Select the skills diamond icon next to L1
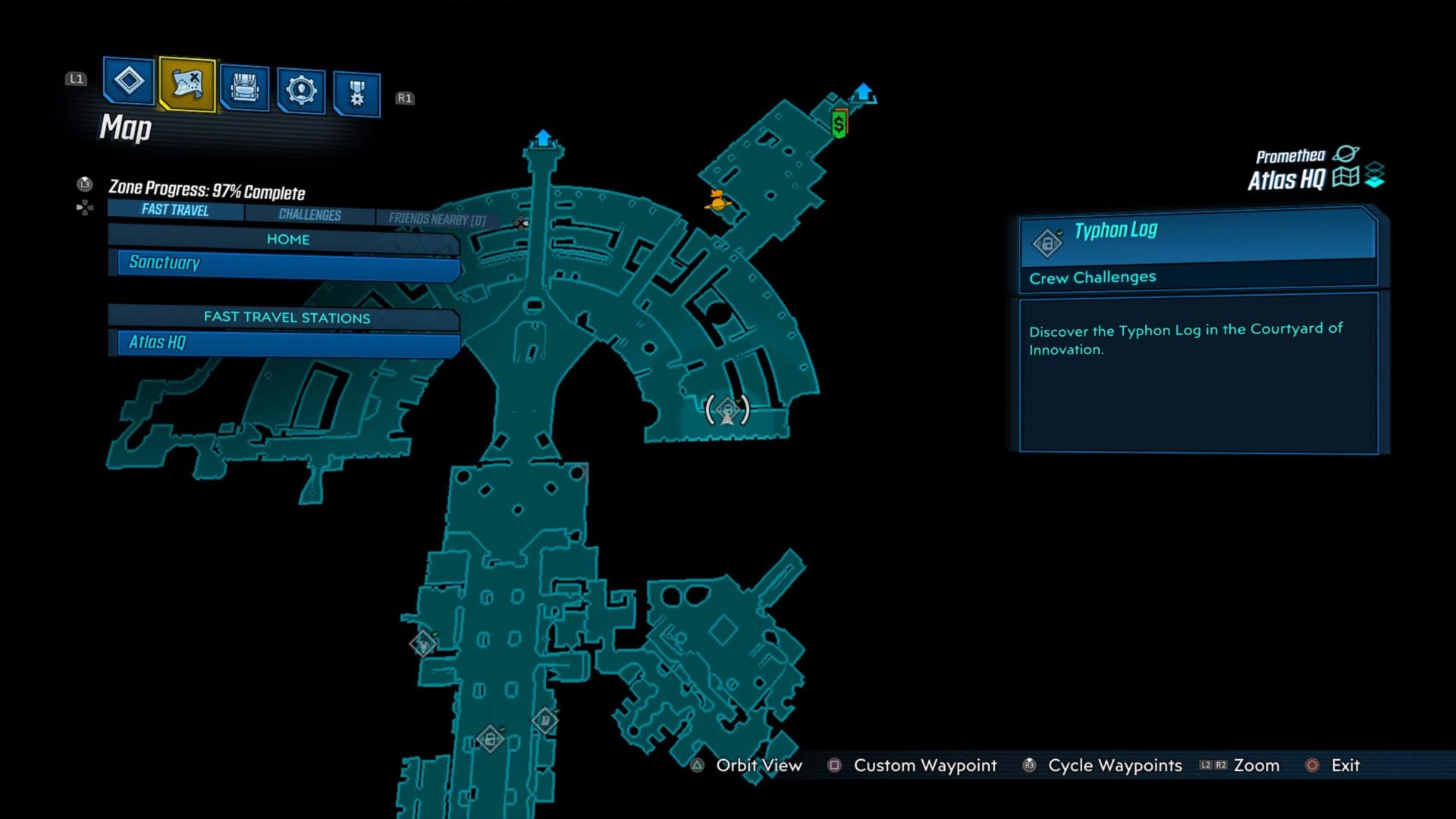The width and height of the screenshot is (1456, 819). pos(128,86)
